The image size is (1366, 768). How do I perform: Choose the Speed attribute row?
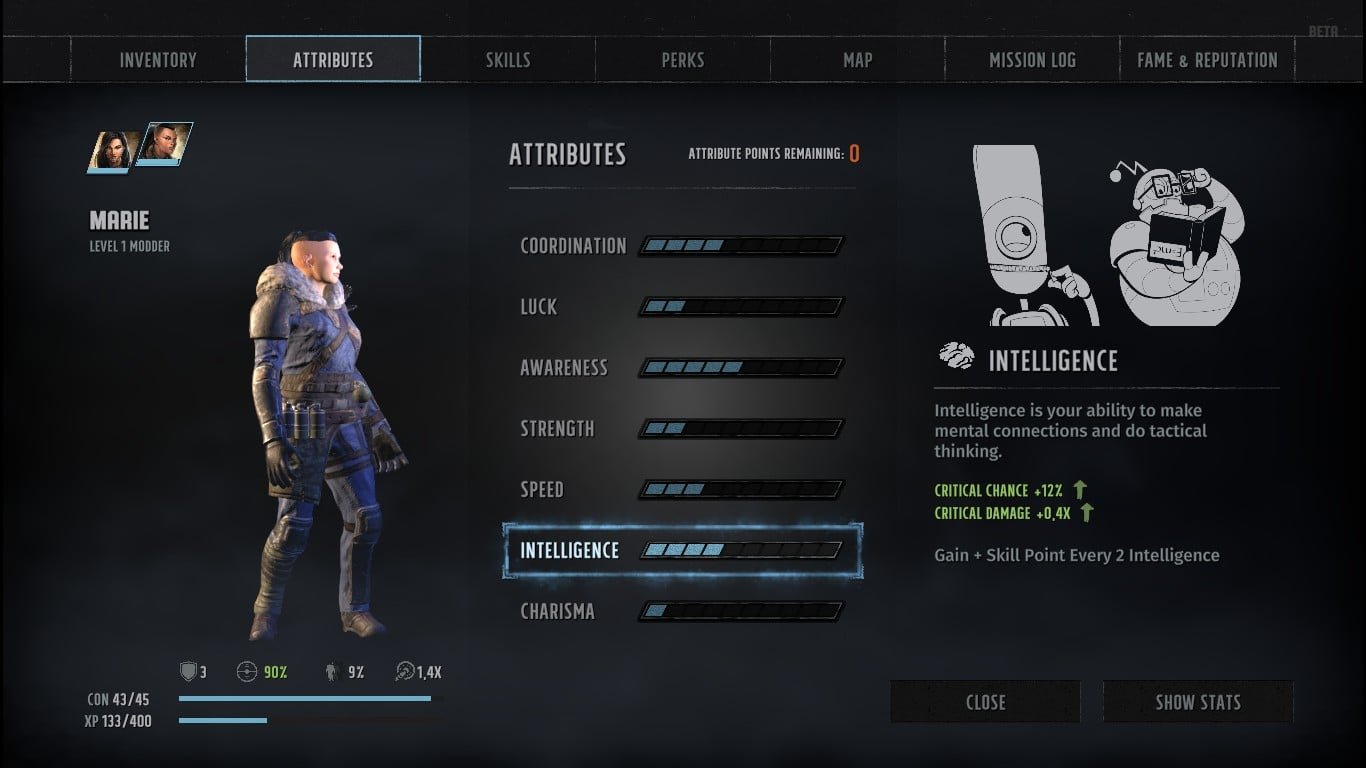[x=682, y=490]
